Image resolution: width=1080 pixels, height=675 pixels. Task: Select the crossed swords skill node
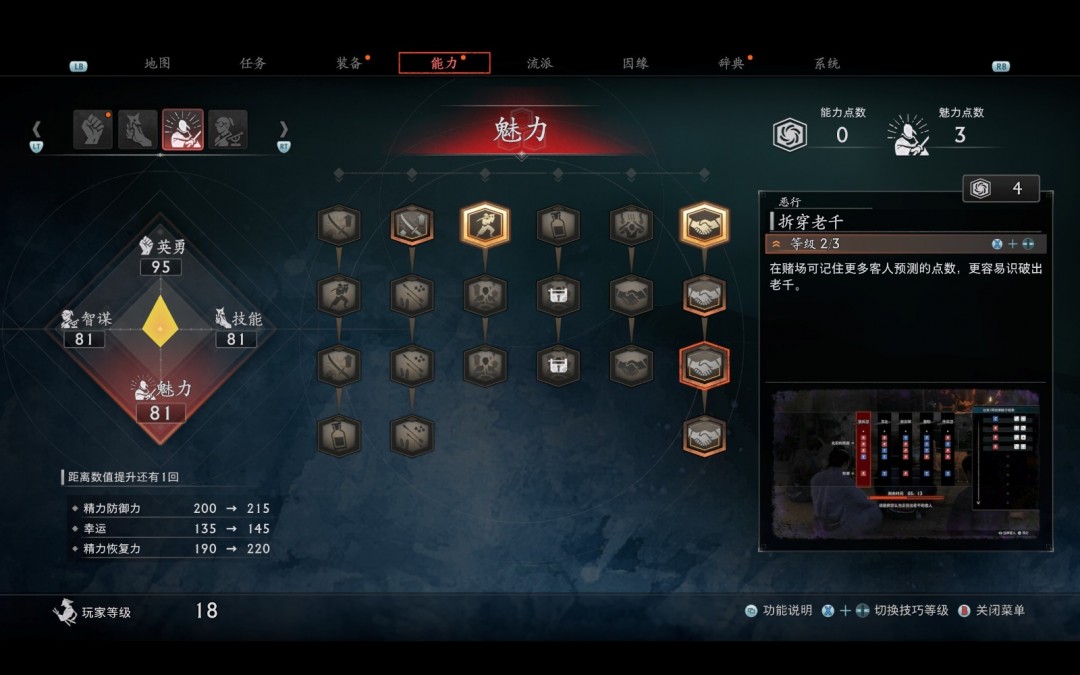412,226
